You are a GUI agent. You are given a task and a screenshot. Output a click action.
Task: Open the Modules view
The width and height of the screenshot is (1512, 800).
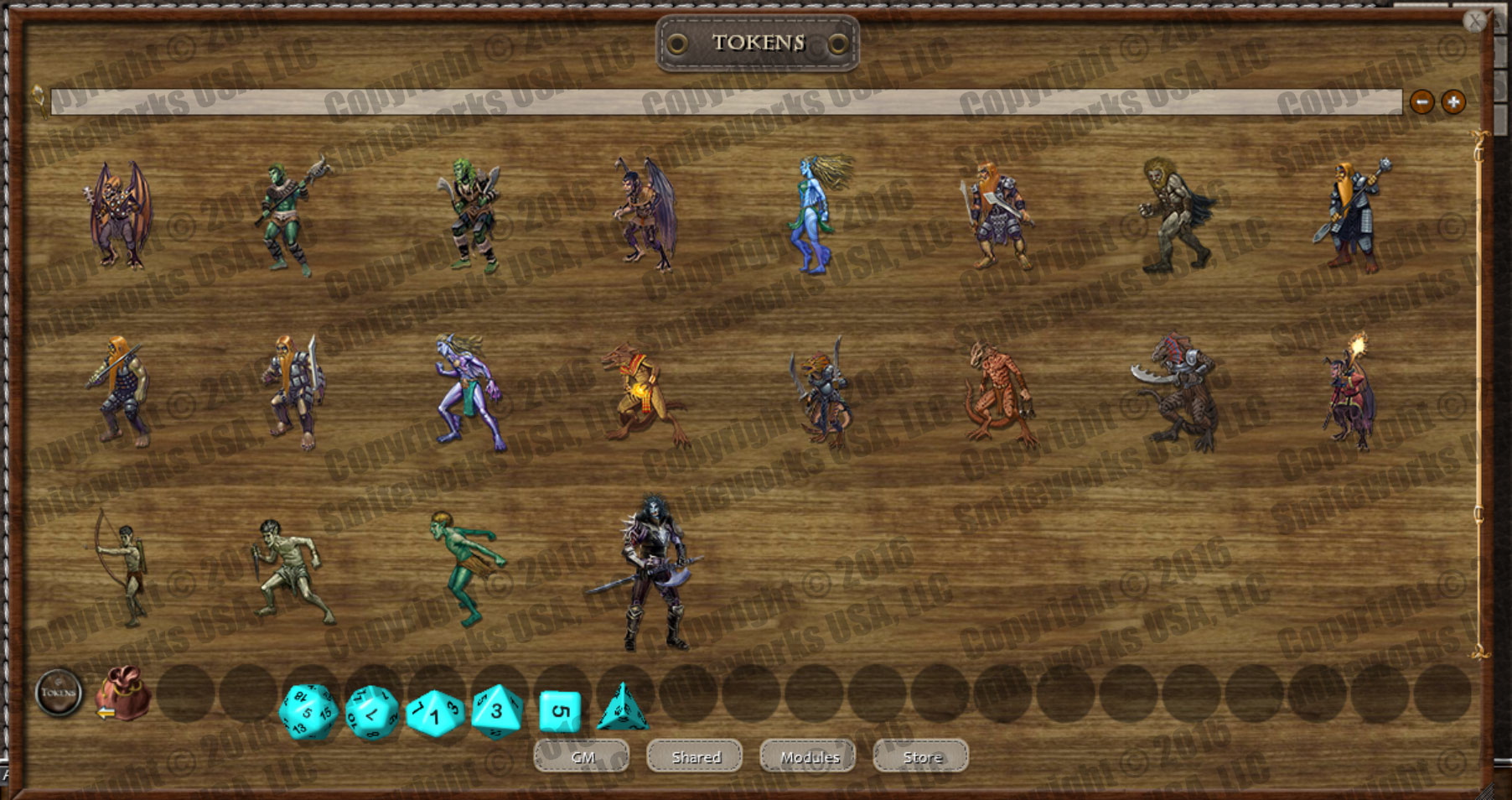click(x=807, y=756)
